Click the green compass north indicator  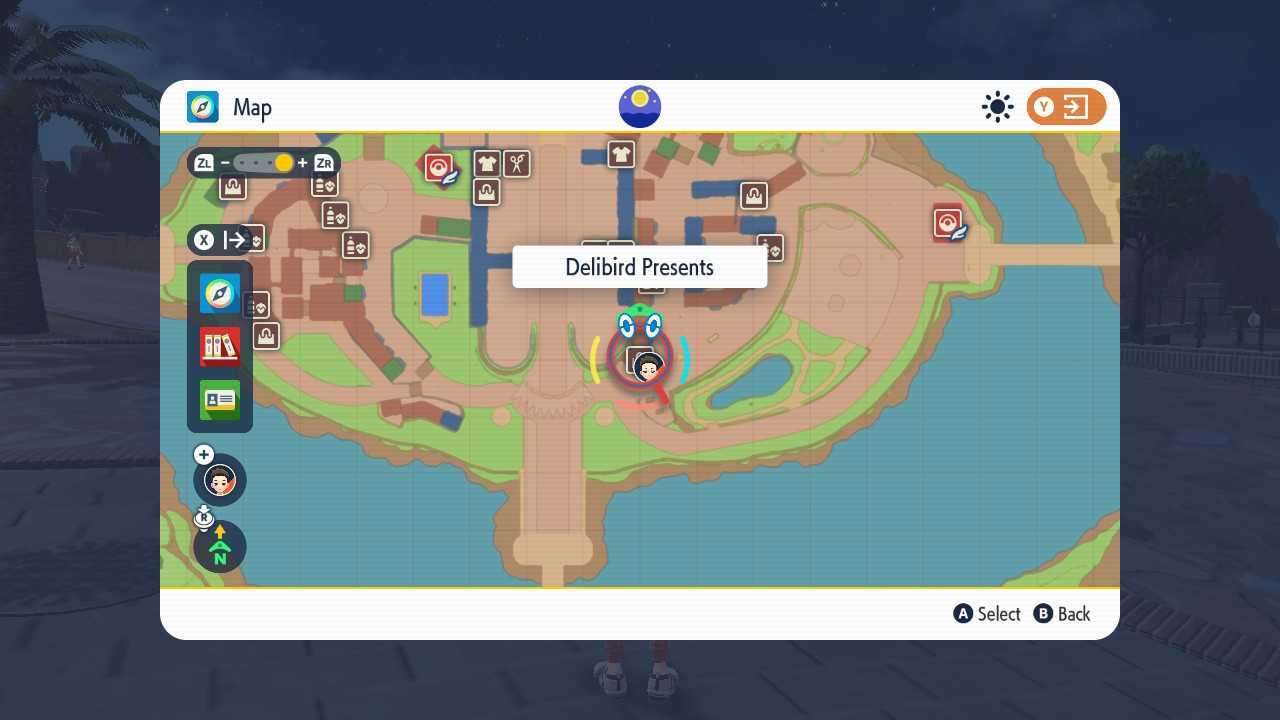tap(219, 547)
